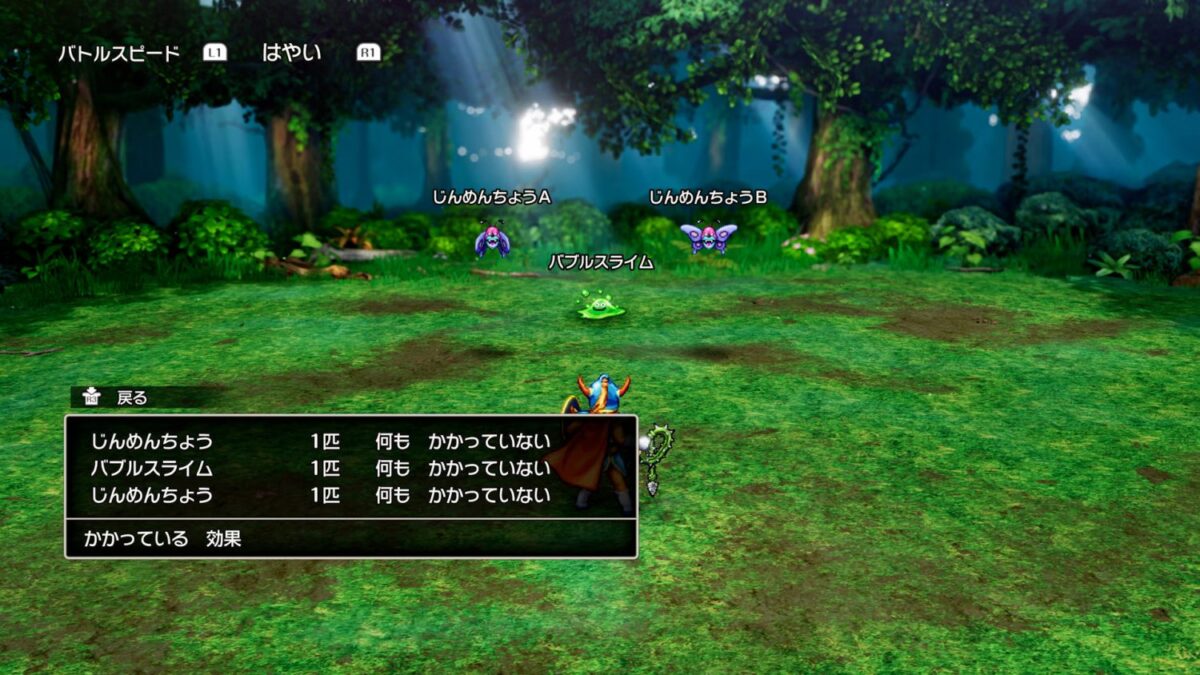
Task: Select the バブルスライム row in the effects list
Action: [x=320, y=468]
